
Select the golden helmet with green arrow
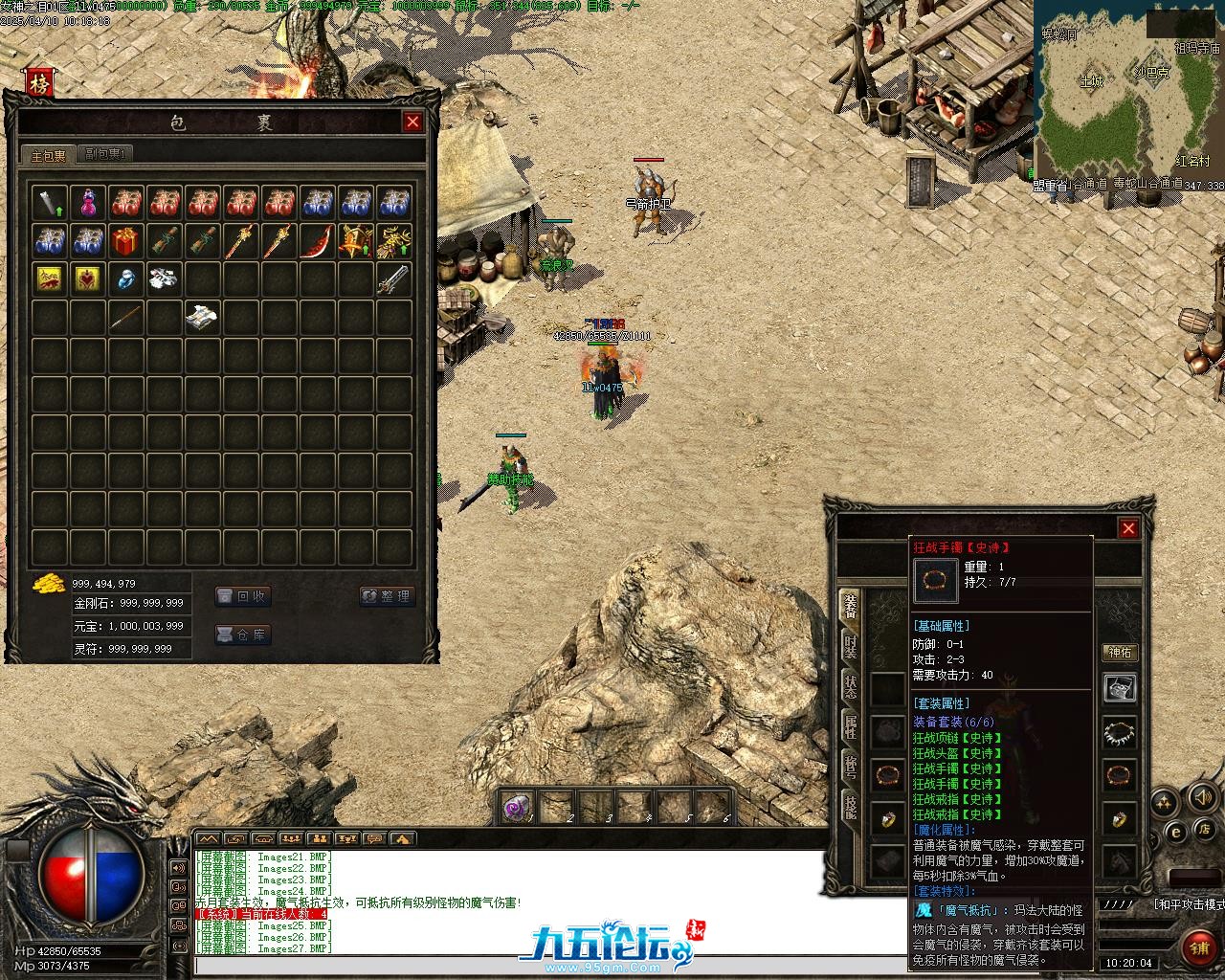355,241
